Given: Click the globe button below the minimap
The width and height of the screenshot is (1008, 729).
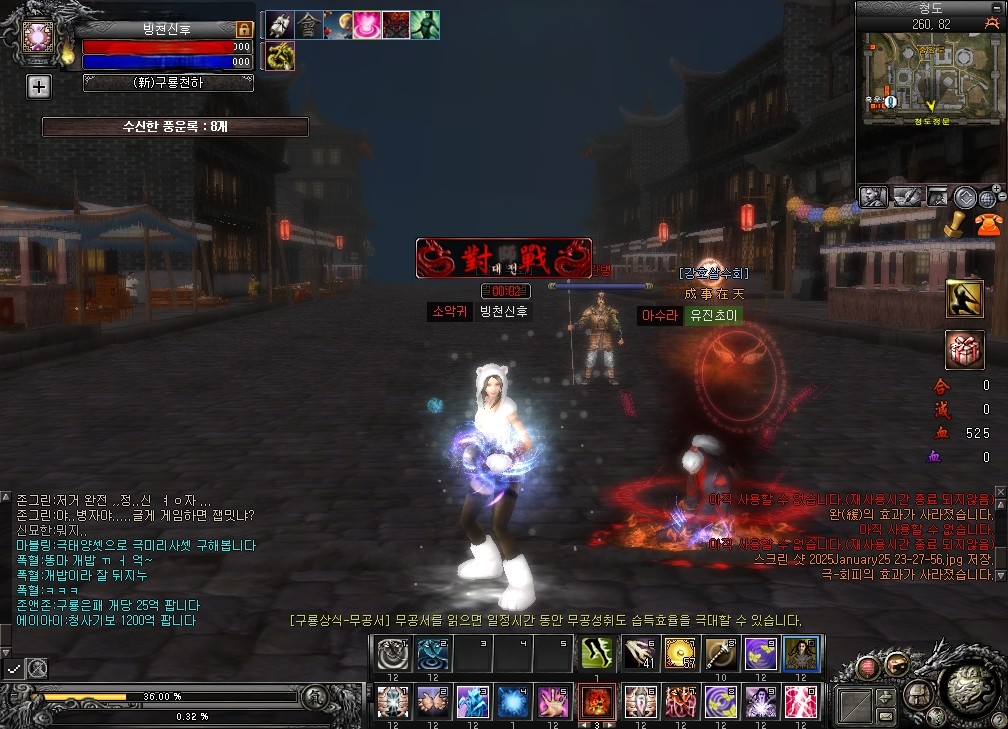Looking at the screenshot, I should [989, 198].
